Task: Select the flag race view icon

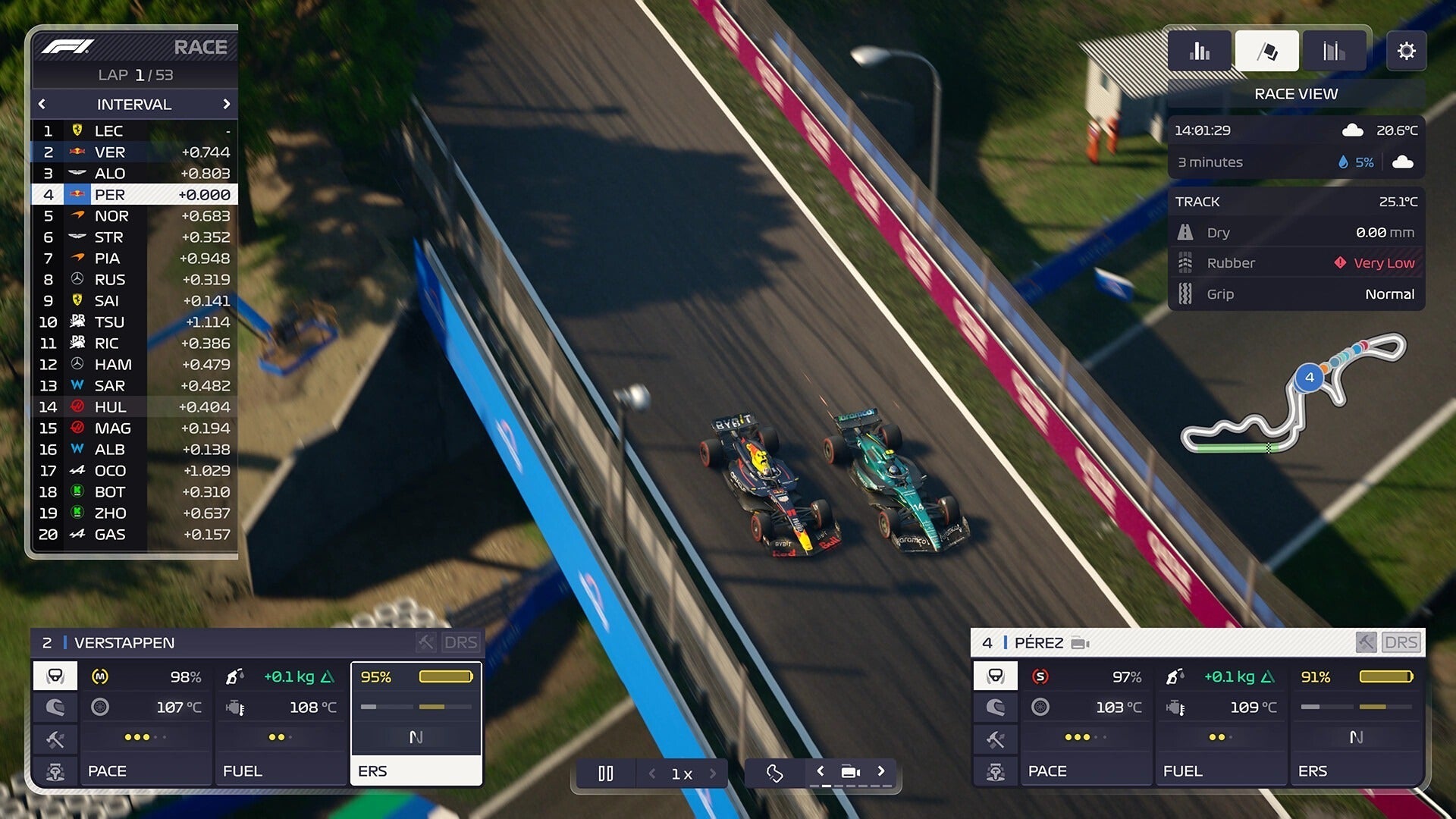Action: pyautogui.click(x=1267, y=50)
